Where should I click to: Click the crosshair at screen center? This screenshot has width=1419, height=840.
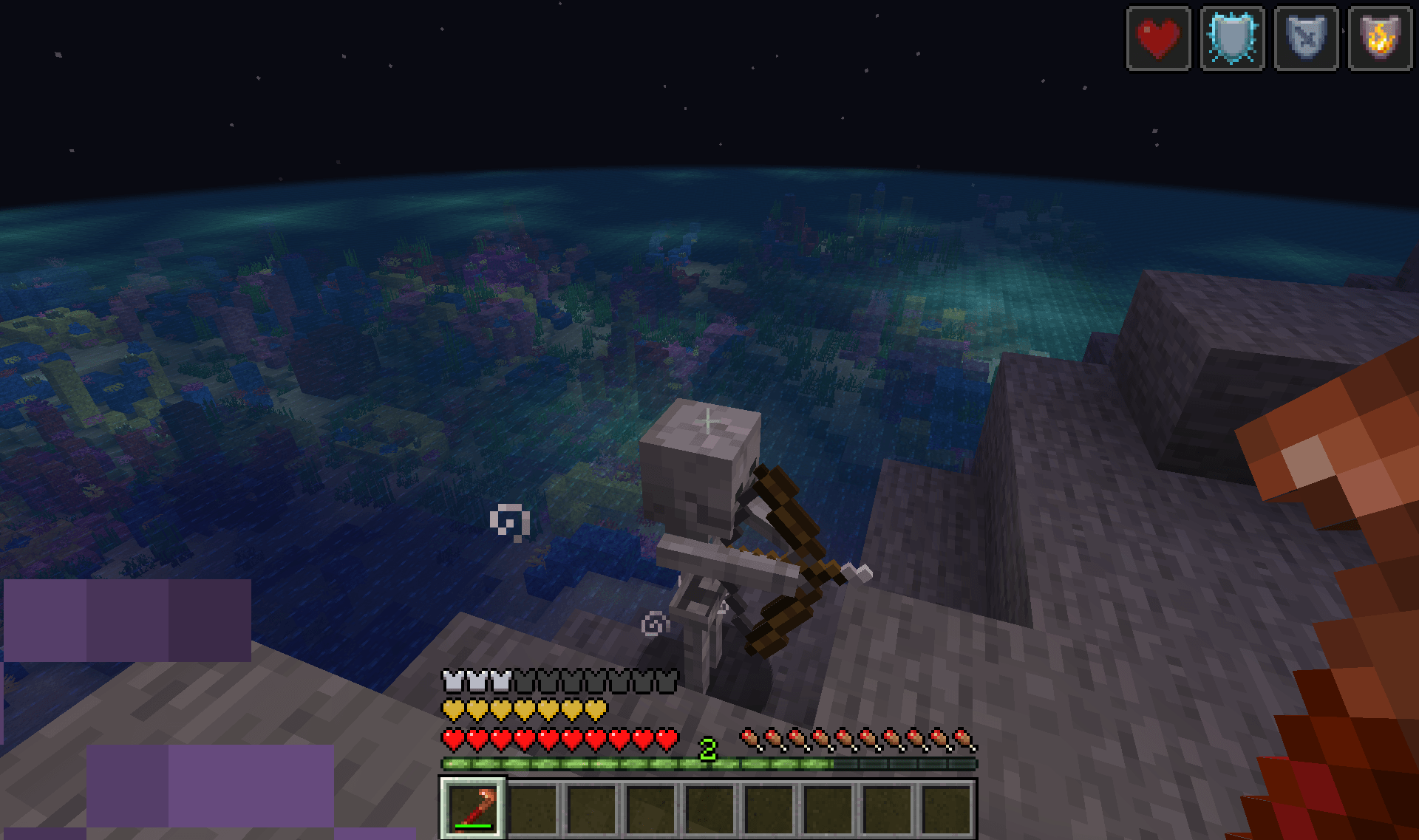coord(707,420)
